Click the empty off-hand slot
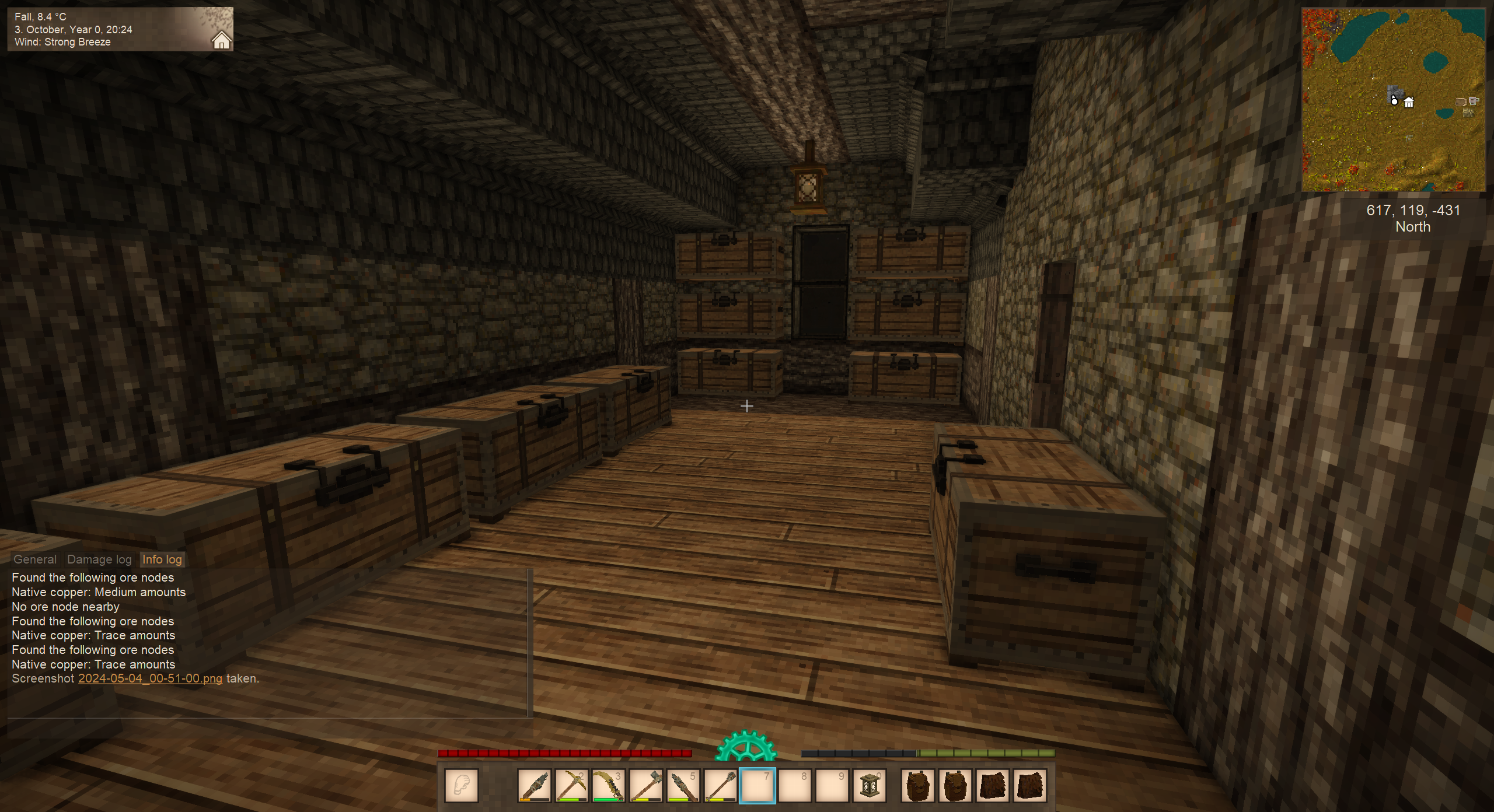The image size is (1494, 812). coord(462,786)
